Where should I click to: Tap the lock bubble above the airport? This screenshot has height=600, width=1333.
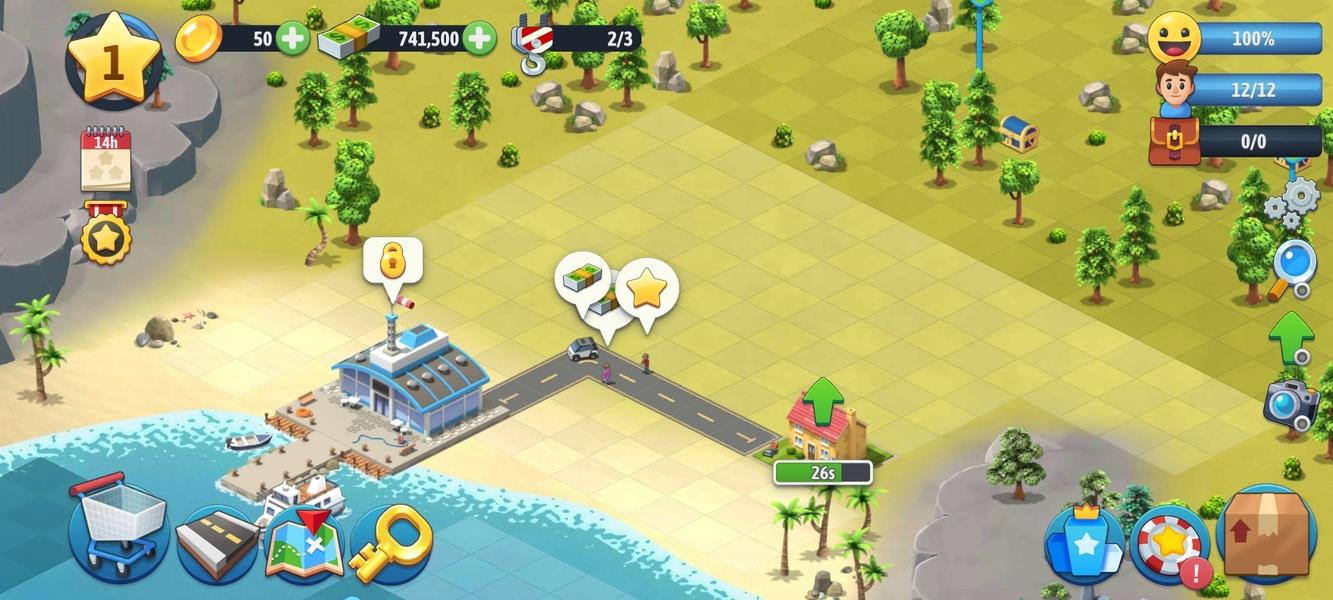[392, 261]
